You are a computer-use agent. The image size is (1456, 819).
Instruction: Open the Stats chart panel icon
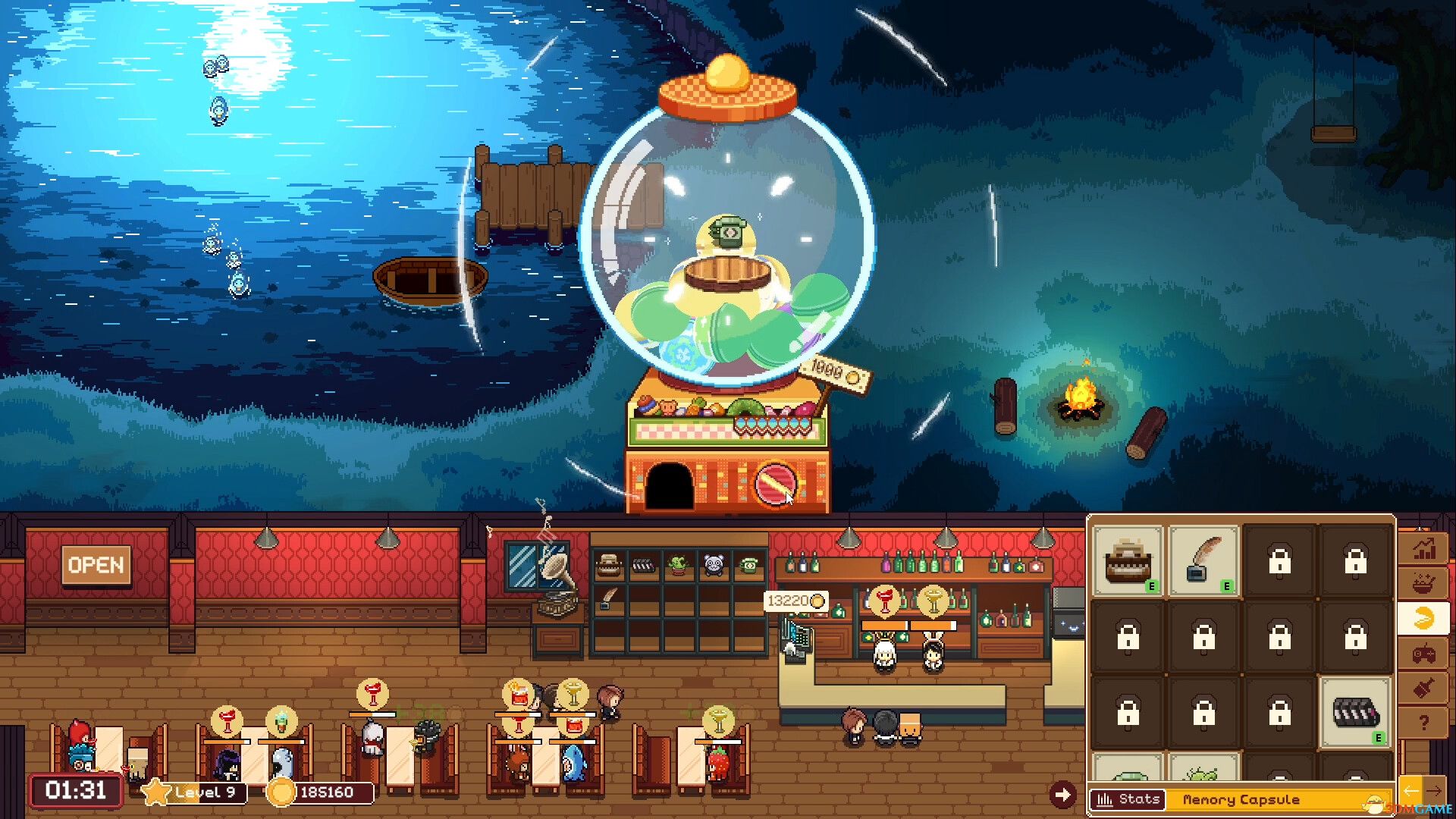[1423, 548]
